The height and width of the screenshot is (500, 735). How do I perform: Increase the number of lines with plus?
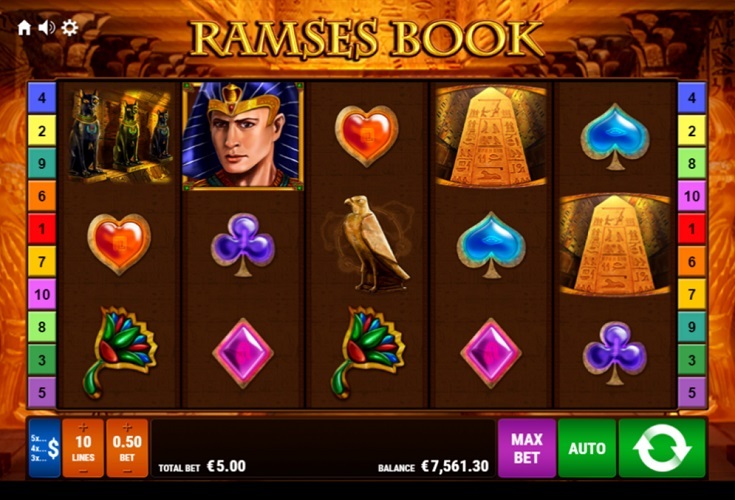click(x=82, y=427)
